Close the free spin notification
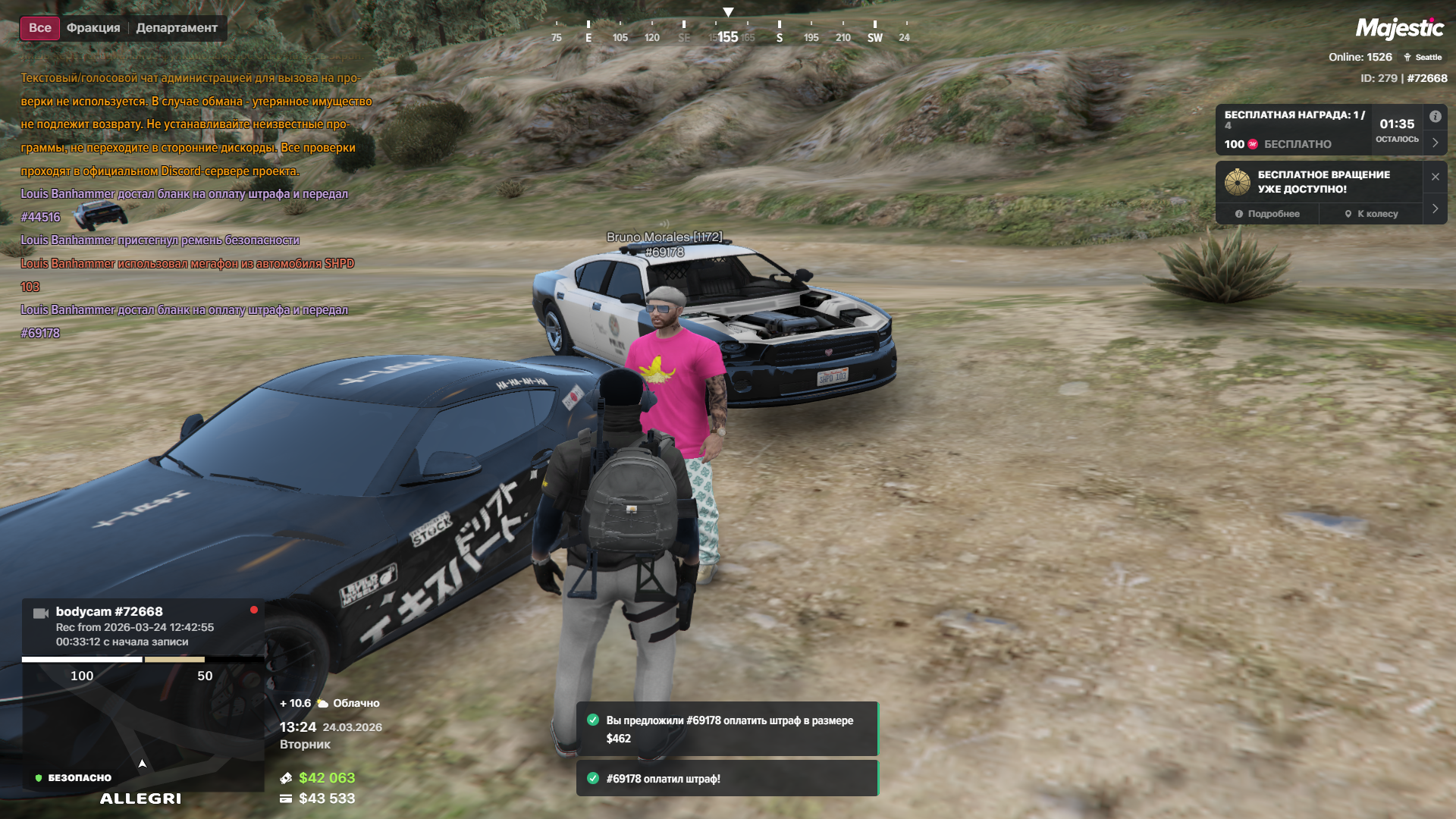Viewport: 1456px width, 819px height. point(1435,177)
